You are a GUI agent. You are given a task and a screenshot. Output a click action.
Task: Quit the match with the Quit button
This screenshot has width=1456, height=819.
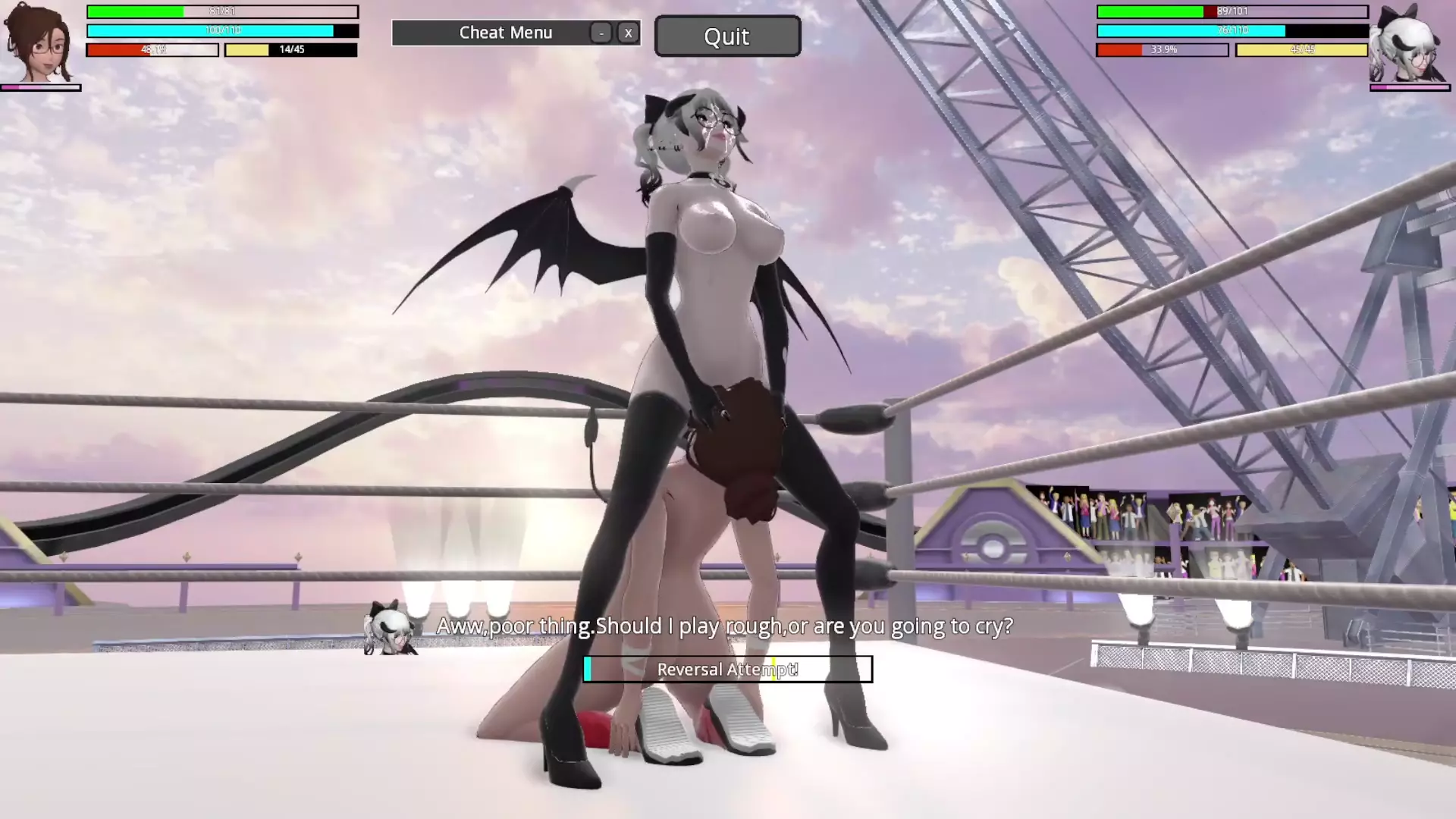point(726,36)
